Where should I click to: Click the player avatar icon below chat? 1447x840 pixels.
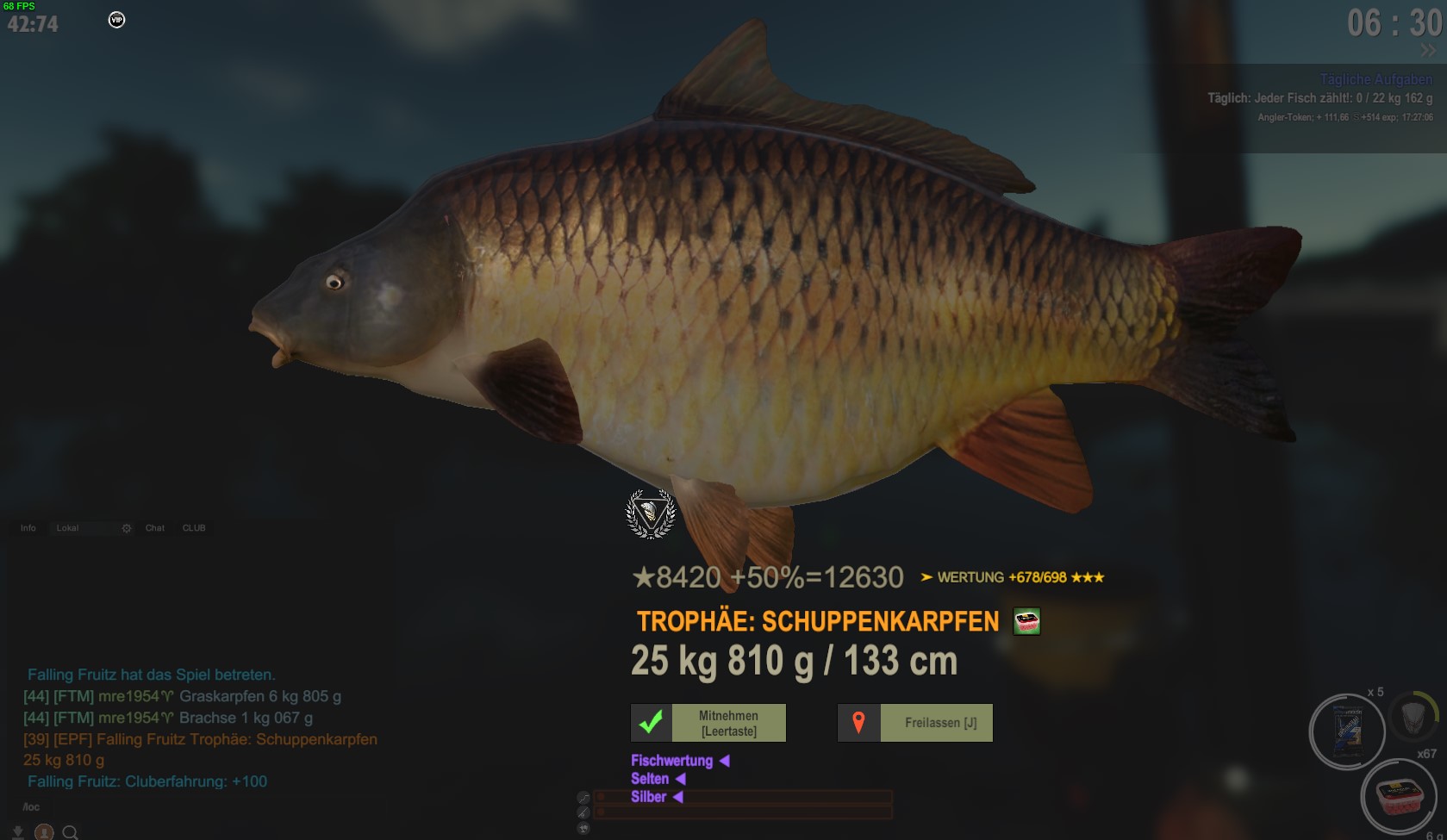point(44,832)
